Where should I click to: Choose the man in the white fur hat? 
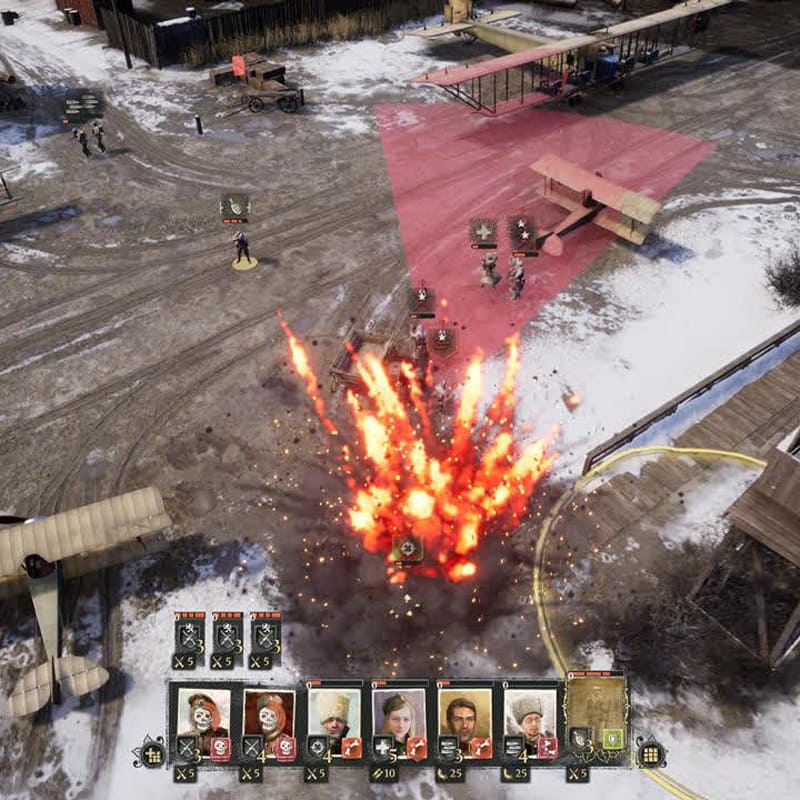(x=333, y=712)
